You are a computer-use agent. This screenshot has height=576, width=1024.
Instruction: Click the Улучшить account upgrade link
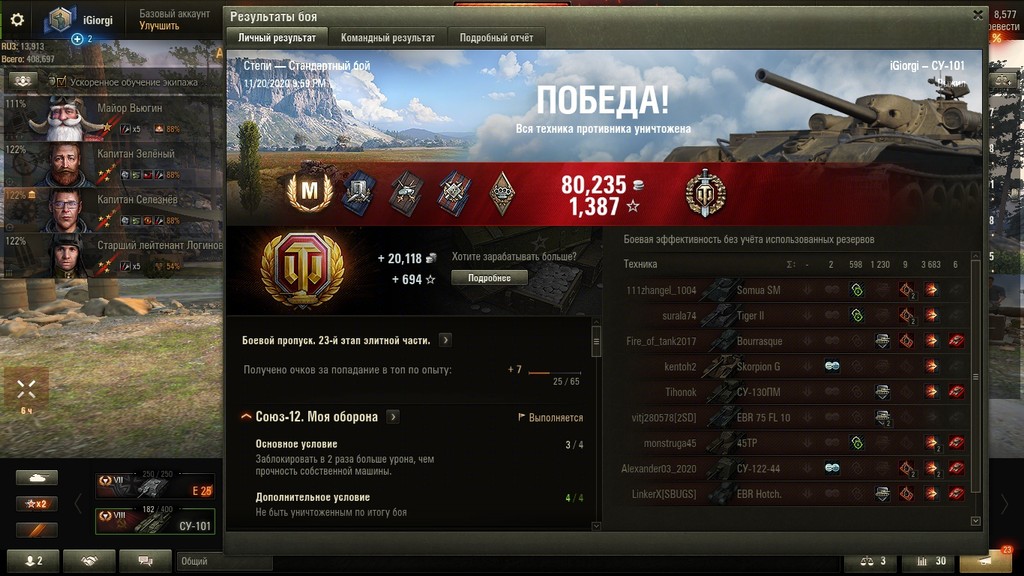159,26
